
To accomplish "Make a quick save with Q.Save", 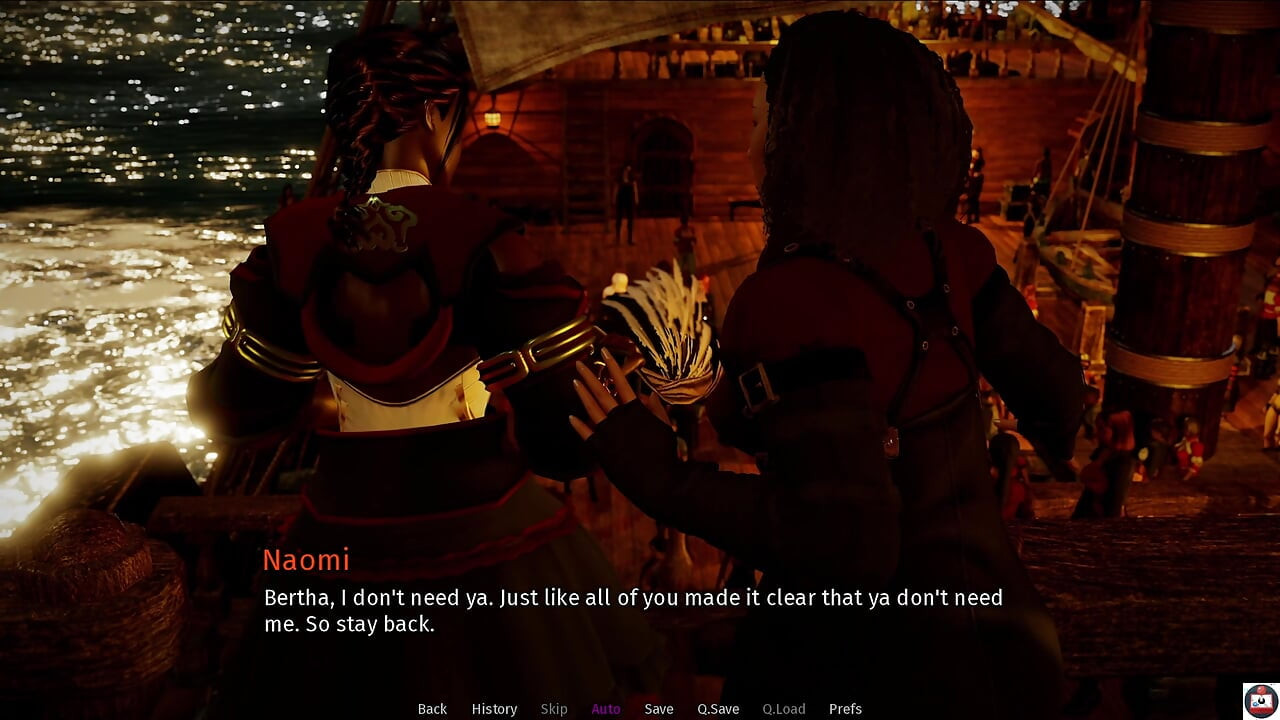I will 718,709.
